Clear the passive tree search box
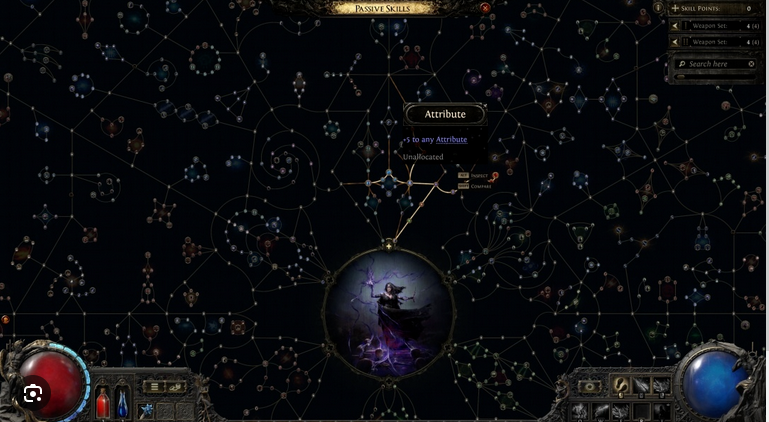This screenshot has height=422, width=769. [752, 64]
